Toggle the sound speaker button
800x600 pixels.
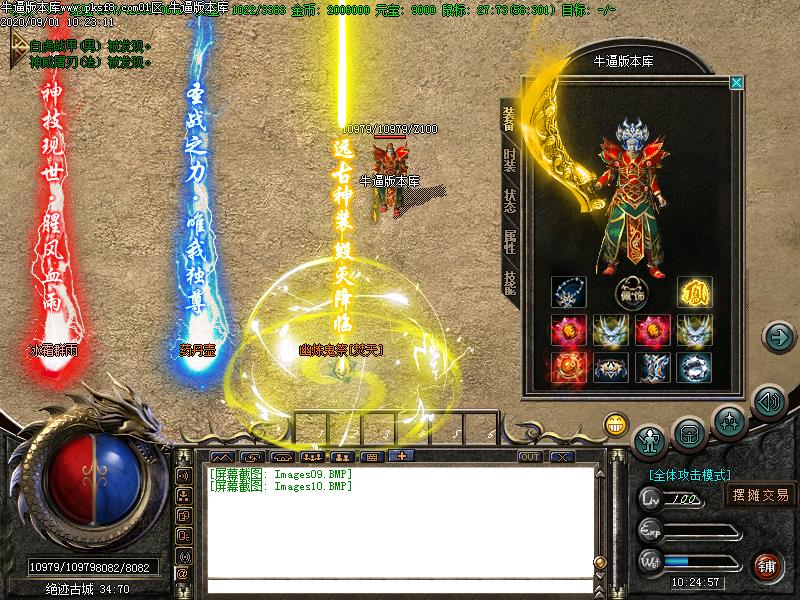768,402
